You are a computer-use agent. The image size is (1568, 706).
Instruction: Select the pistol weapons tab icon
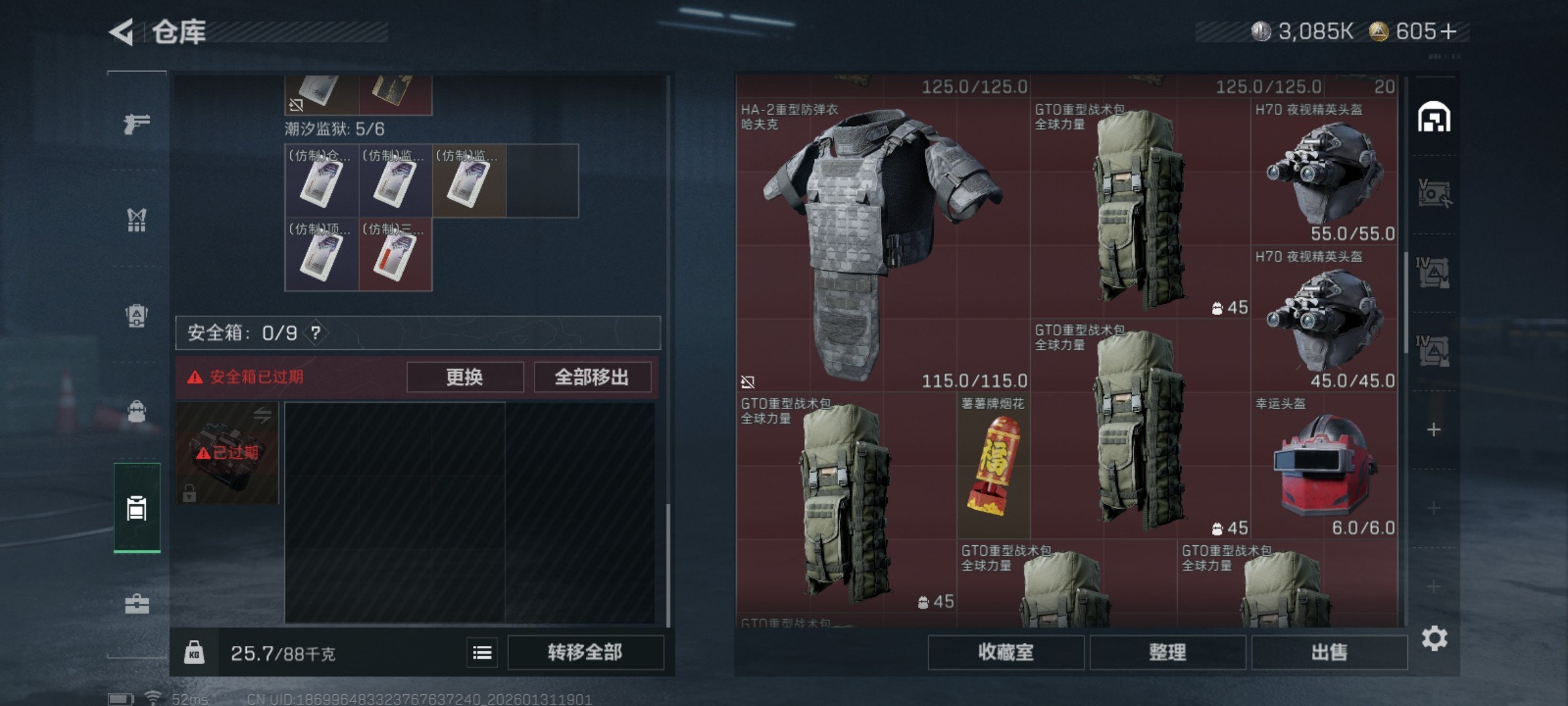[x=137, y=126]
